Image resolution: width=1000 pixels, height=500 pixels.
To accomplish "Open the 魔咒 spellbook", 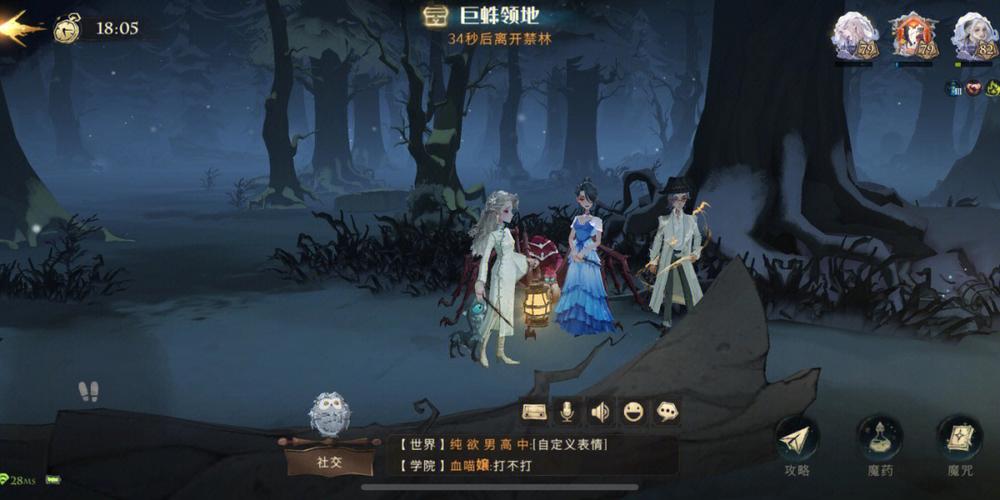I will tap(959, 441).
